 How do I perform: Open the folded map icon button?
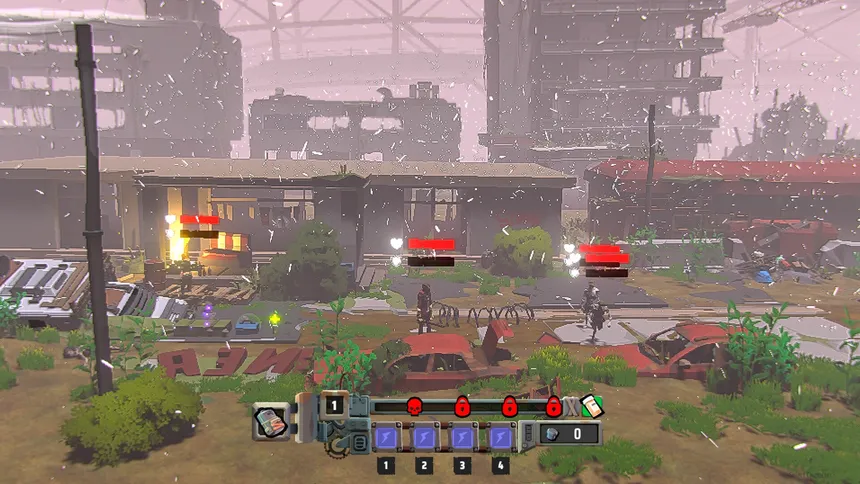(x=271, y=421)
